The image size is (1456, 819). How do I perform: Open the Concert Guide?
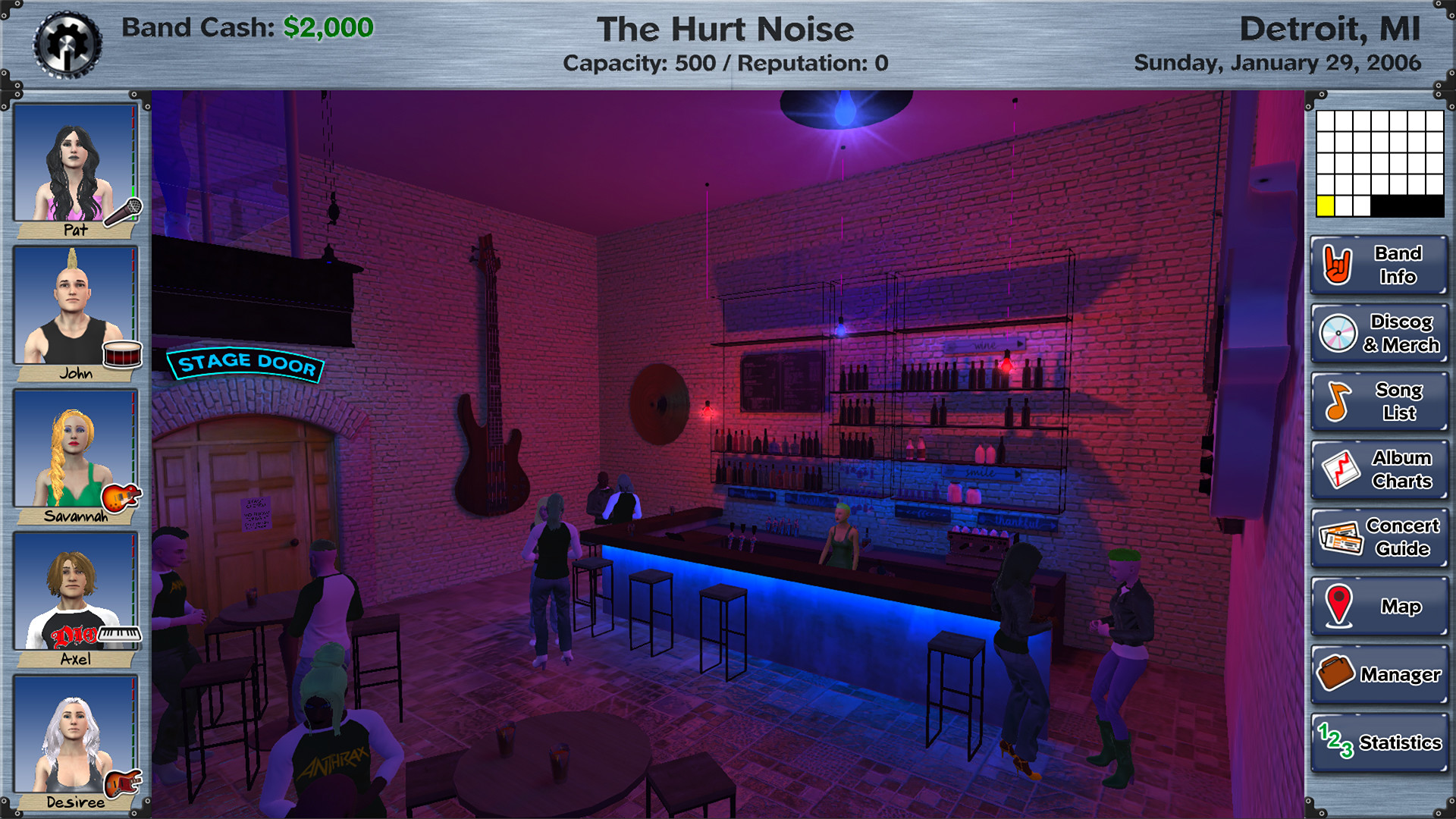1377,536
